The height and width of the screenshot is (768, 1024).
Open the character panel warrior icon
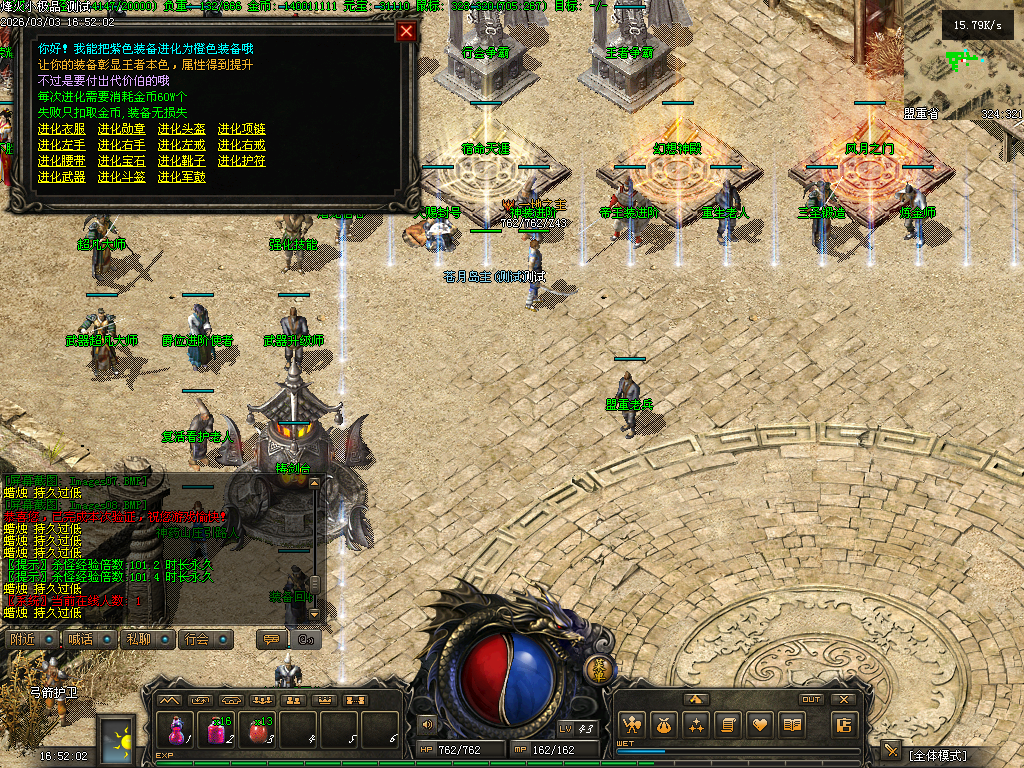[x=630, y=724]
